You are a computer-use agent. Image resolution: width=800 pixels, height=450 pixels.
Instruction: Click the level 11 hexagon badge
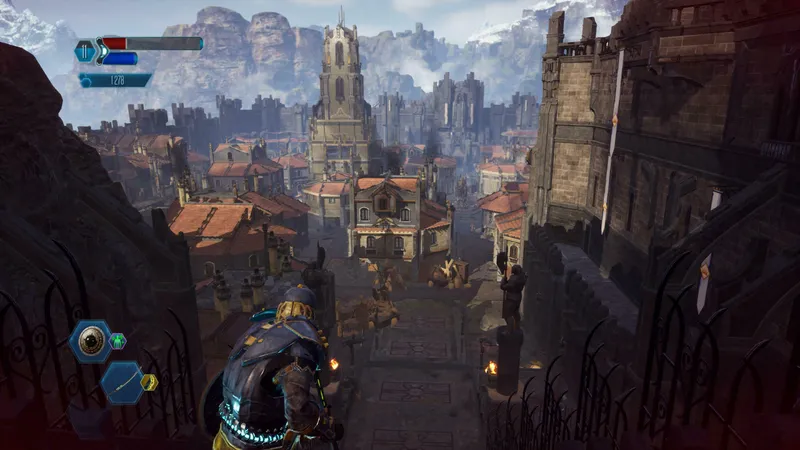pos(85,51)
